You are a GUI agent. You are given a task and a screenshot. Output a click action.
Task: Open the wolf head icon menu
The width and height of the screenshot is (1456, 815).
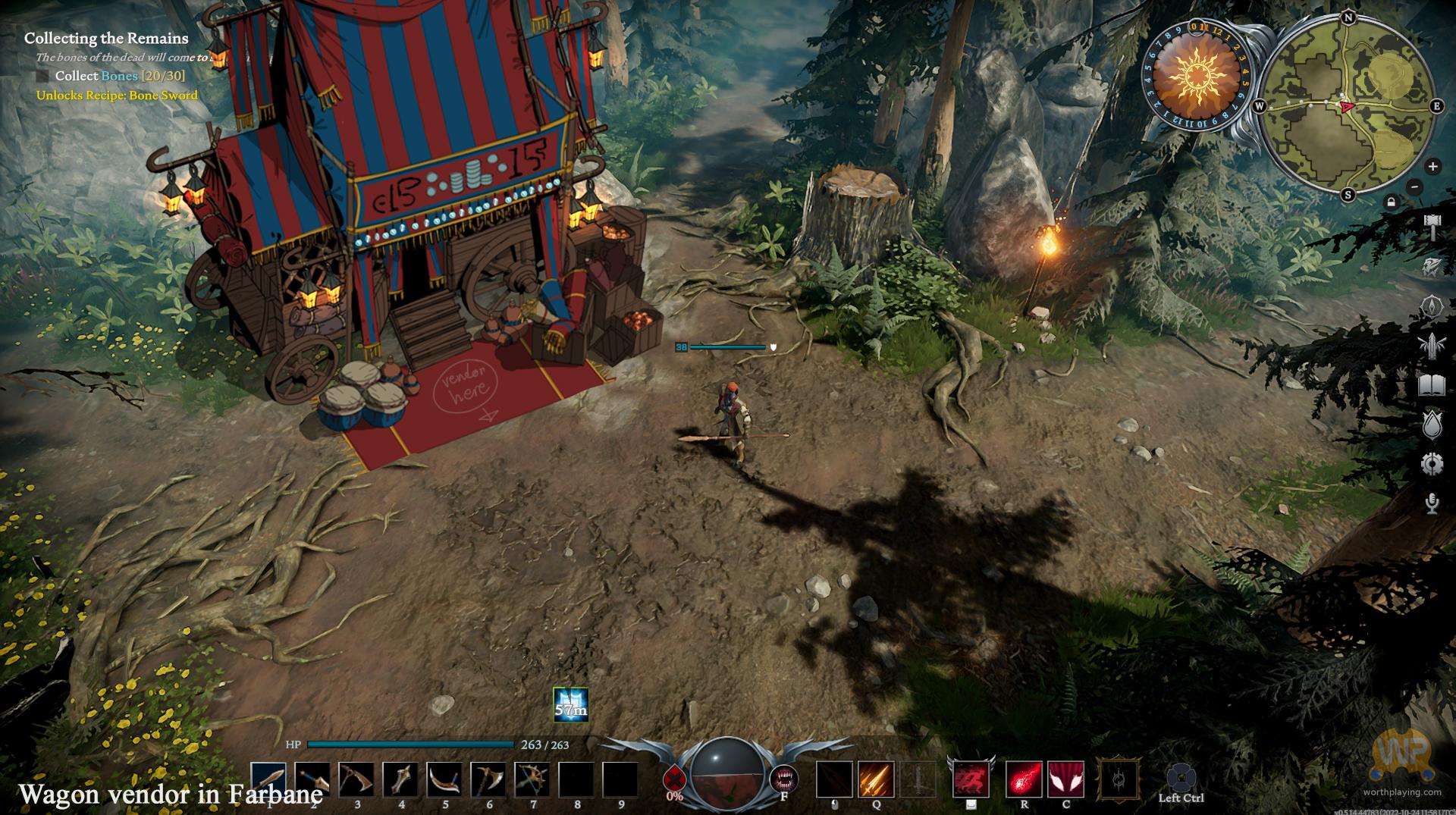pyautogui.click(x=1432, y=265)
